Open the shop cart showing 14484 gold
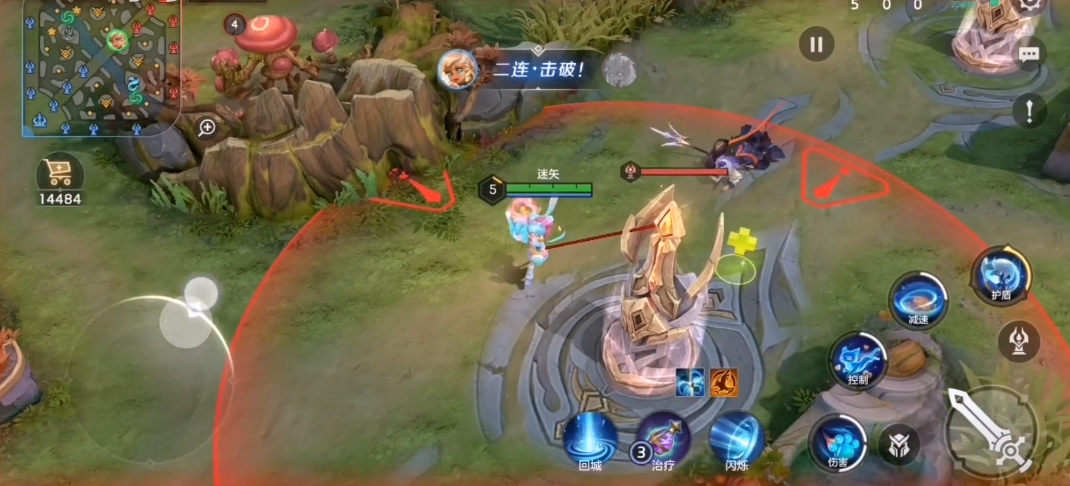Viewport: 1070px width, 486px height. [60, 176]
